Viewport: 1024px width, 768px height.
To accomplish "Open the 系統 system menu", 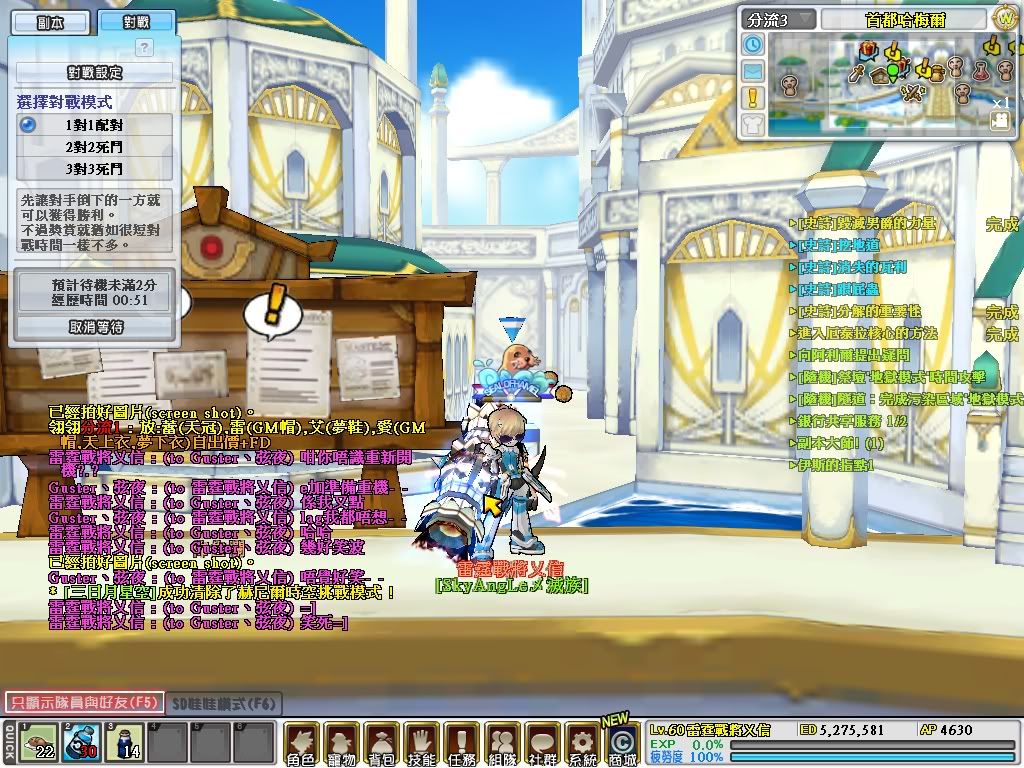I will tap(581, 744).
